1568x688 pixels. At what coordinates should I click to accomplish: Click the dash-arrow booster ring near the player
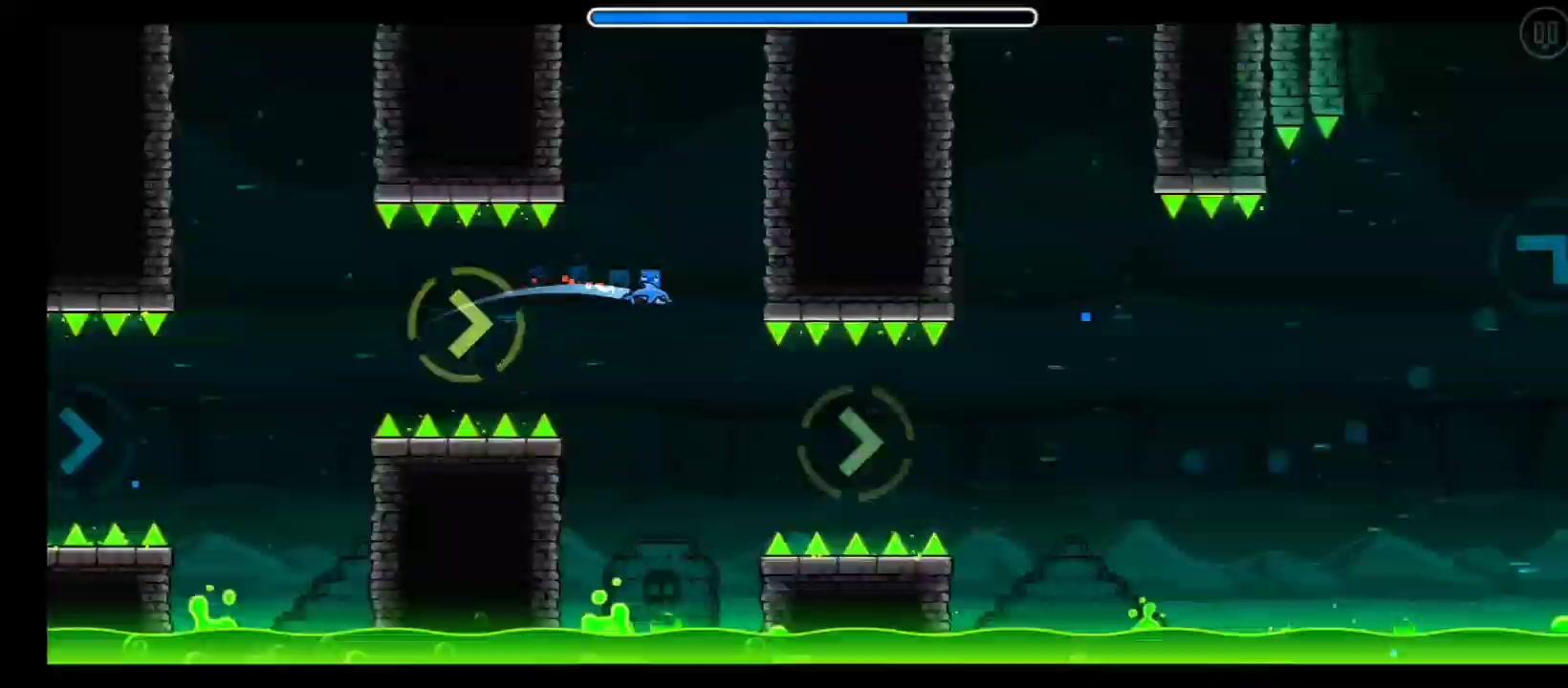pos(467,323)
